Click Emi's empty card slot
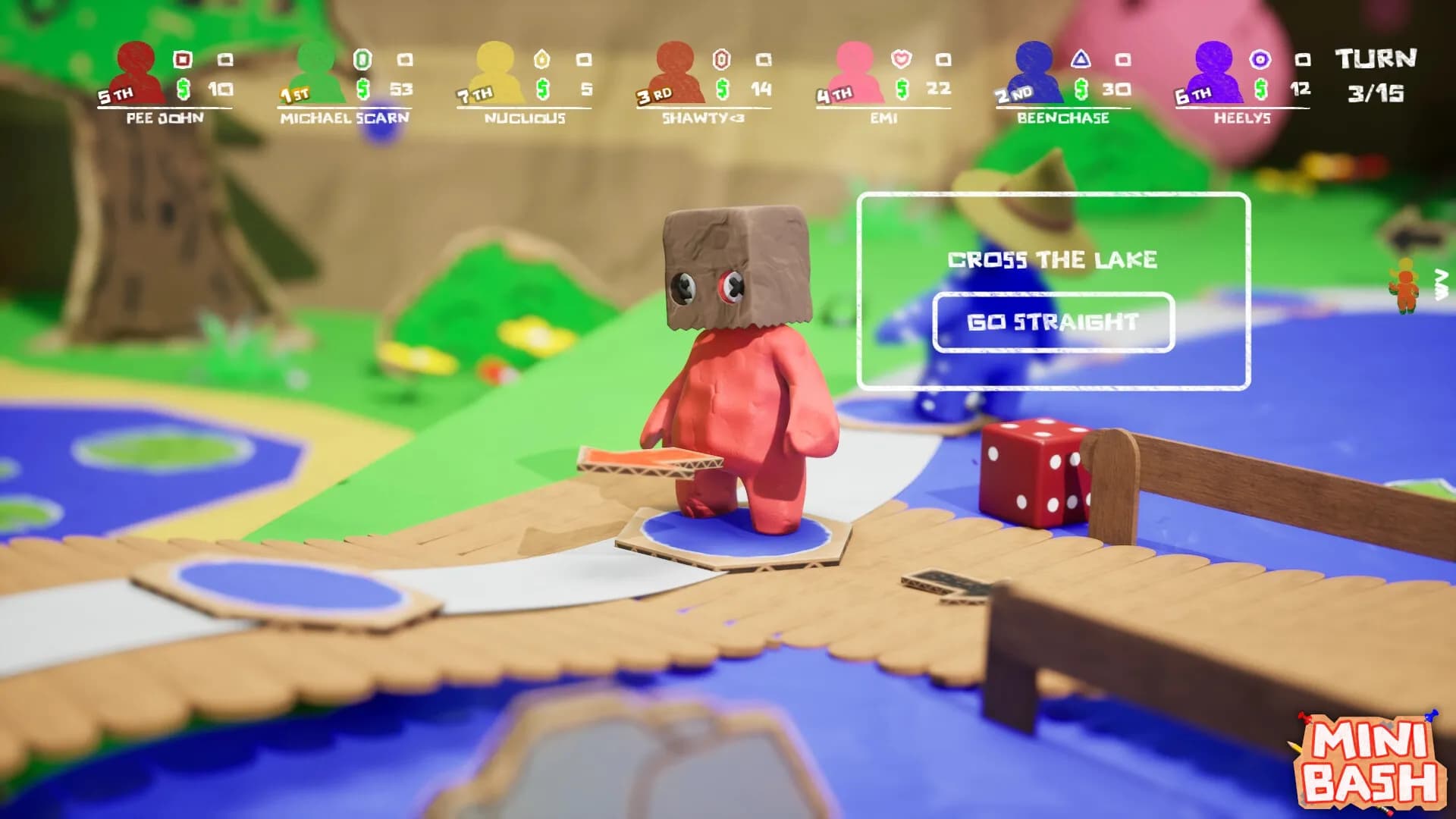1456x819 pixels. click(x=943, y=58)
